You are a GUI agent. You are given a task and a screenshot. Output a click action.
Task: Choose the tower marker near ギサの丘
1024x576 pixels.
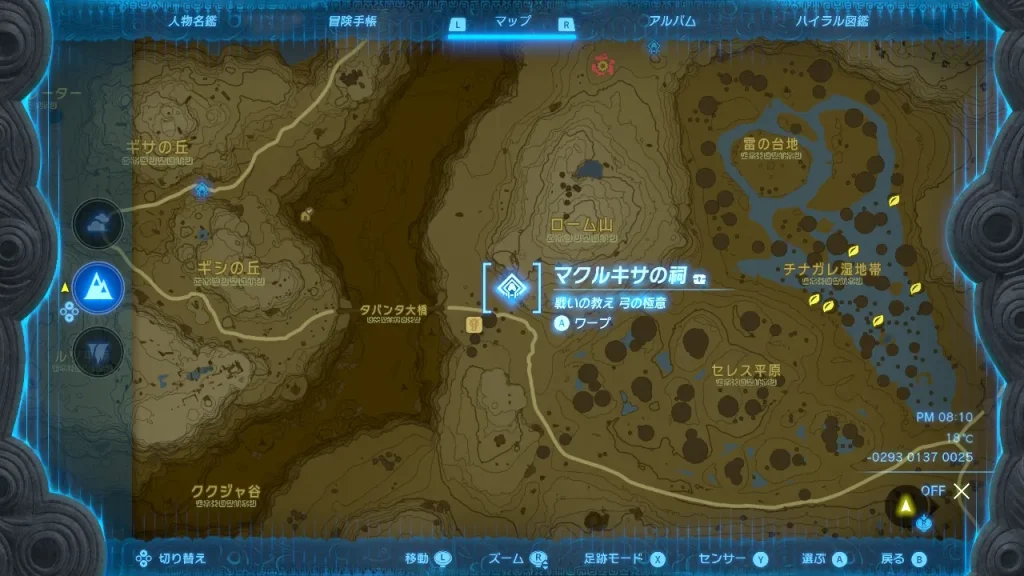coord(204,187)
